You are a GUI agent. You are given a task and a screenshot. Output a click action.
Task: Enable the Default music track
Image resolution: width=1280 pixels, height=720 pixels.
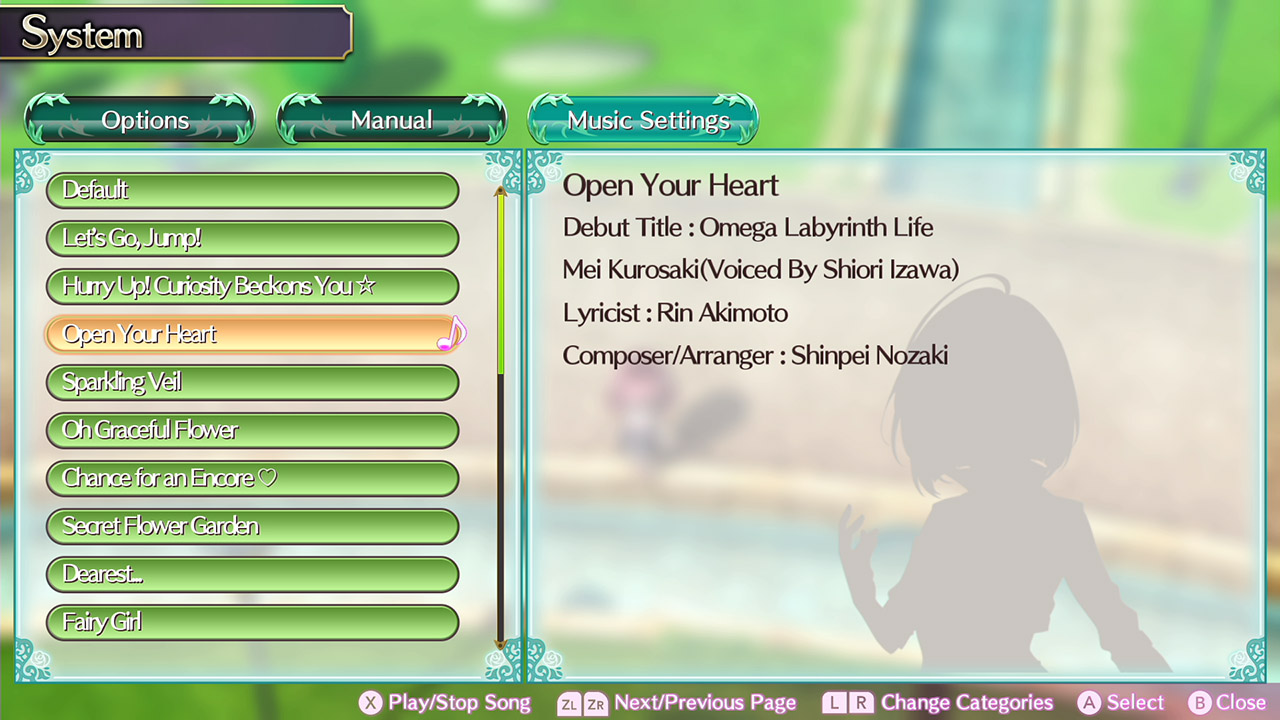(252, 190)
